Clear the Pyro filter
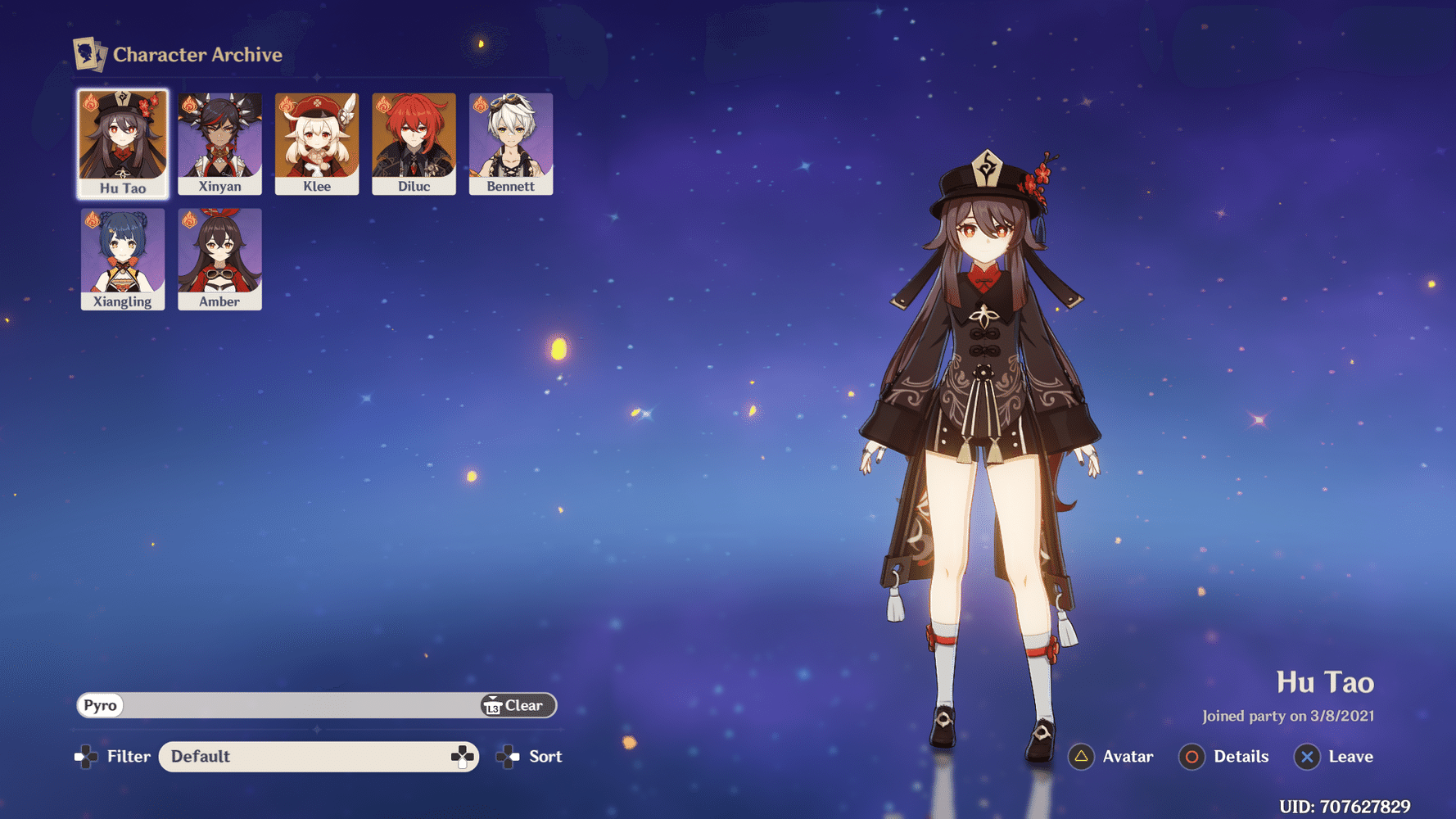The image size is (1456, 819). tap(518, 705)
